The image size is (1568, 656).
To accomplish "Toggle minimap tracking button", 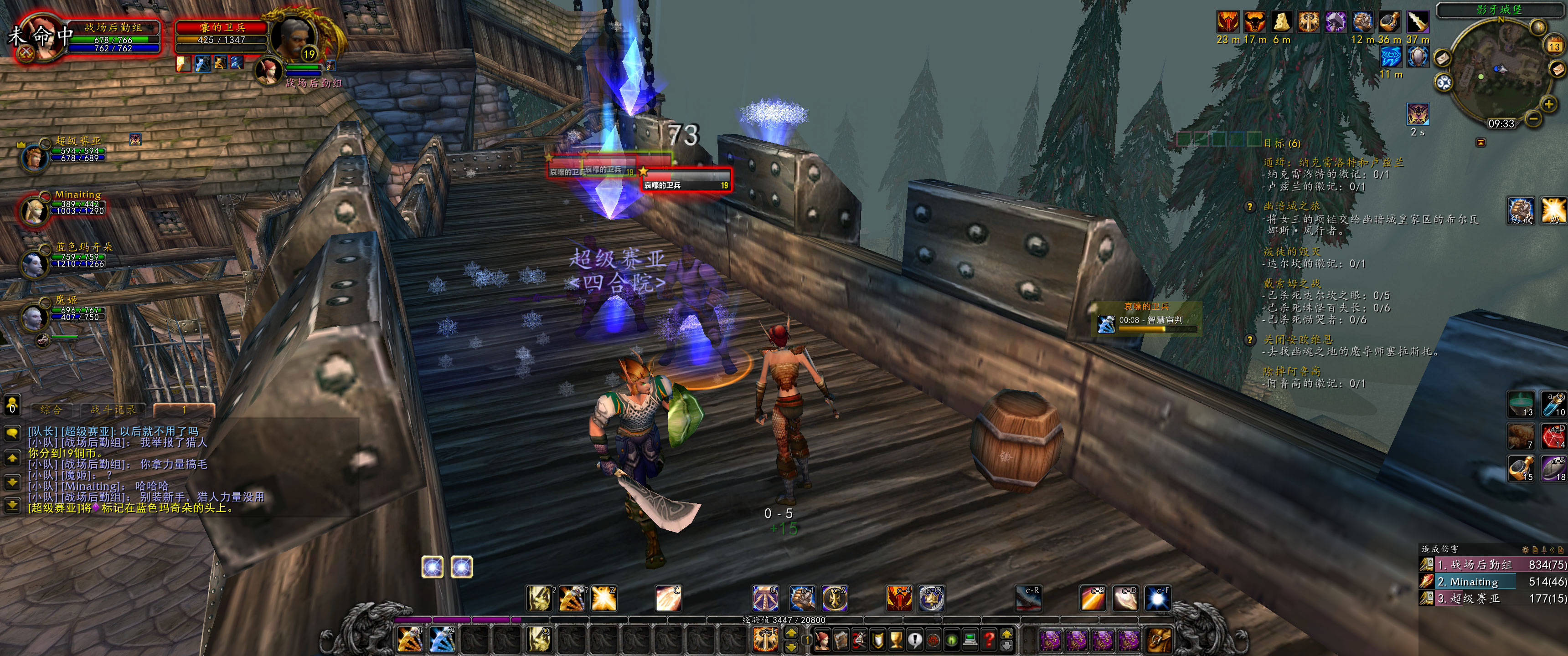I will (1444, 83).
